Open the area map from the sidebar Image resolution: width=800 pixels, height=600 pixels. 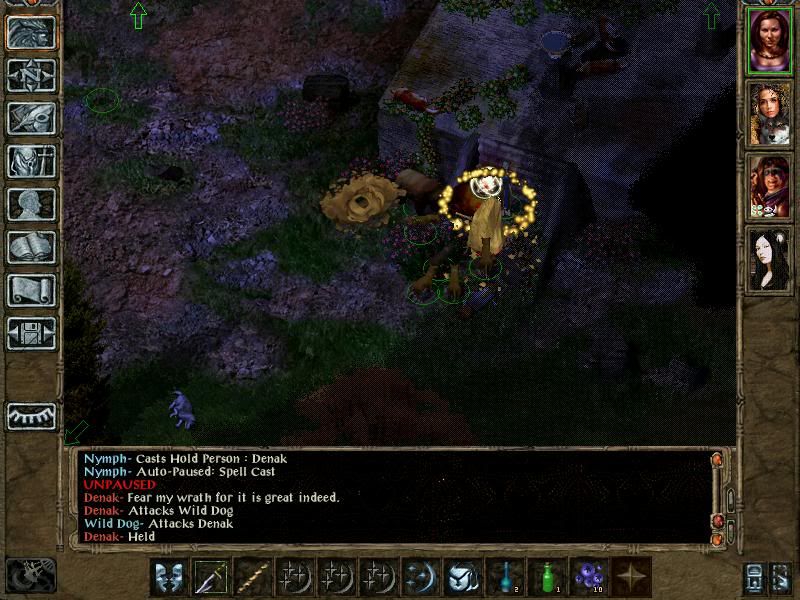pyautogui.click(x=31, y=75)
